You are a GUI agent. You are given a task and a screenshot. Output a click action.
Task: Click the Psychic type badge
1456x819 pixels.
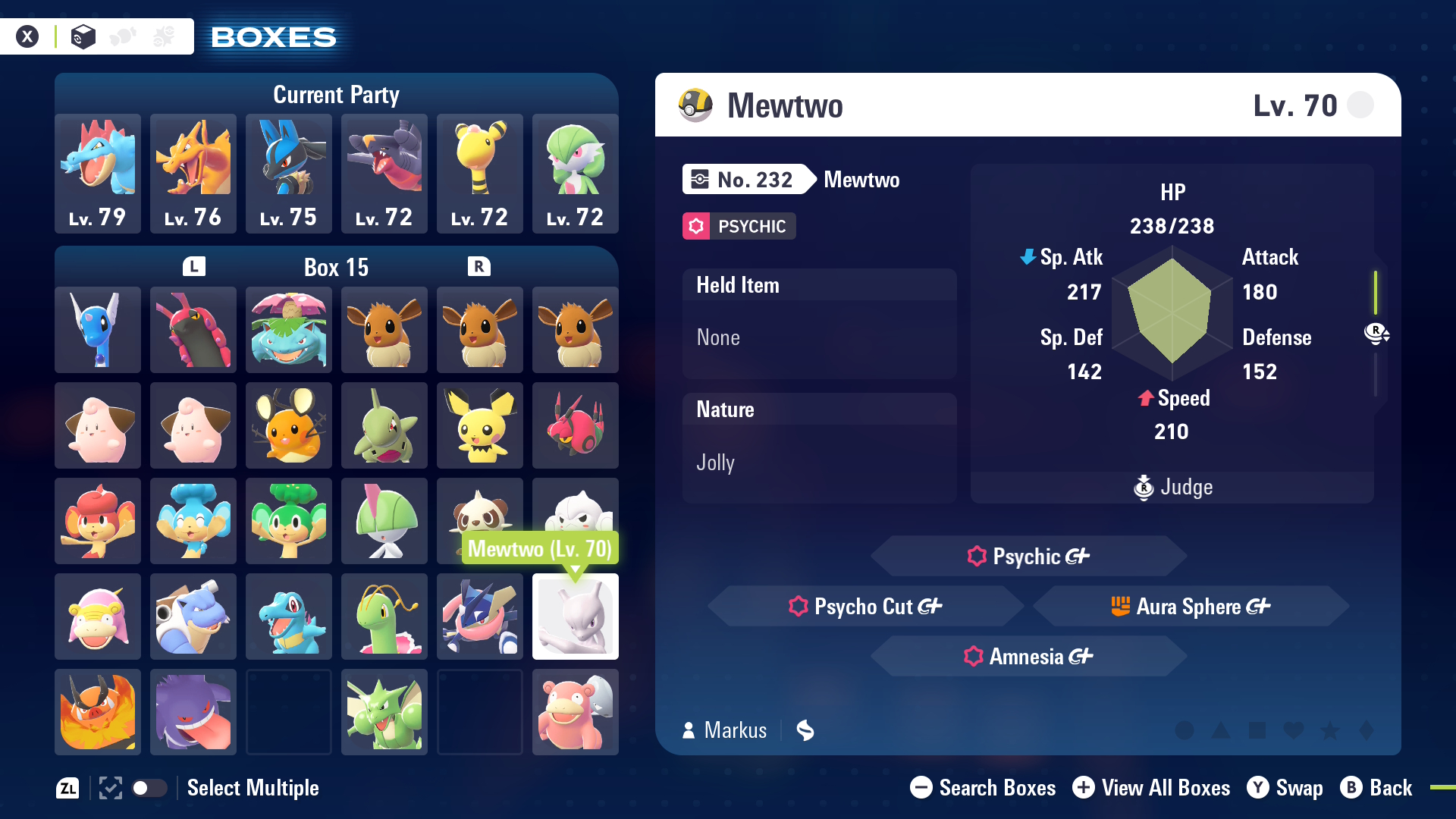tap(738, 226)
